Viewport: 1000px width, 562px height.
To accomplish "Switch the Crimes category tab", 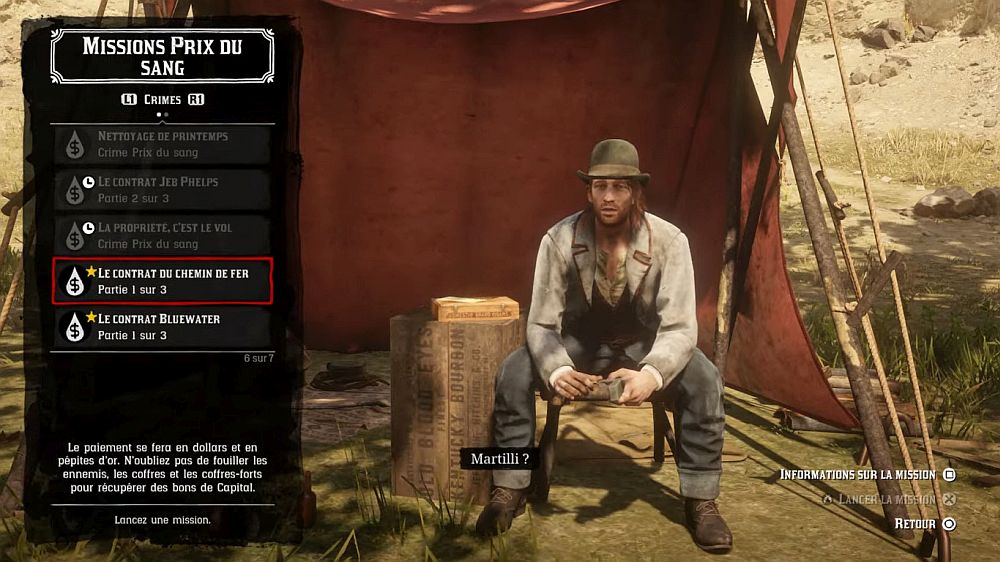I will coord(162,100).
